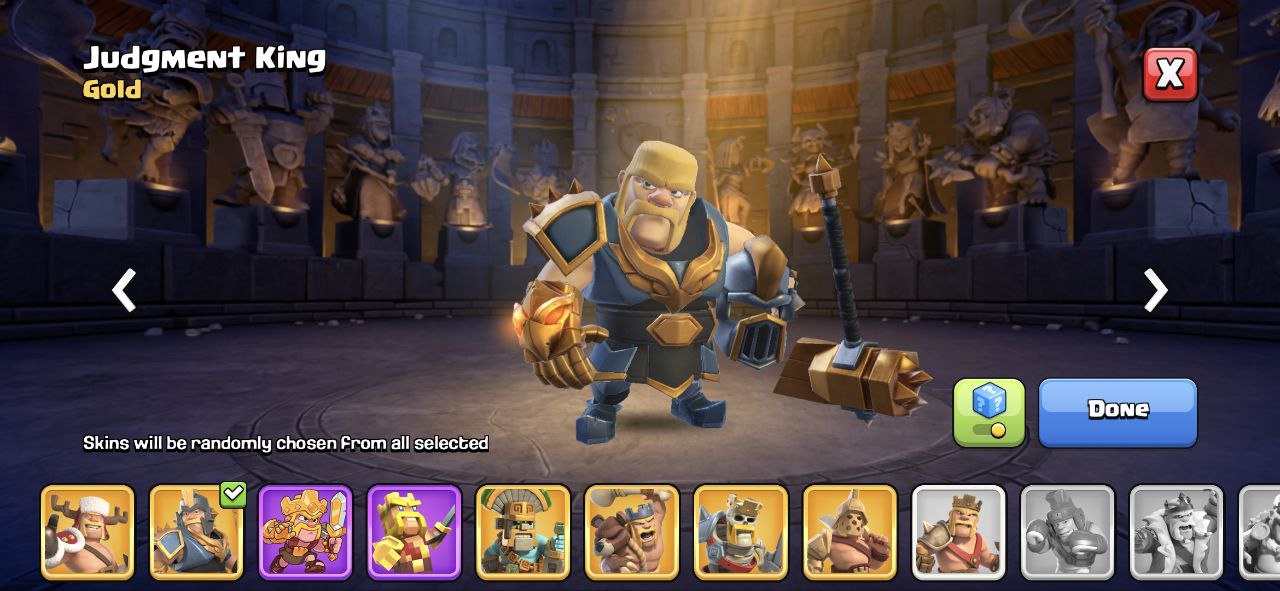
Task: Close the skin selection screen
Action: pos(1170,74)
